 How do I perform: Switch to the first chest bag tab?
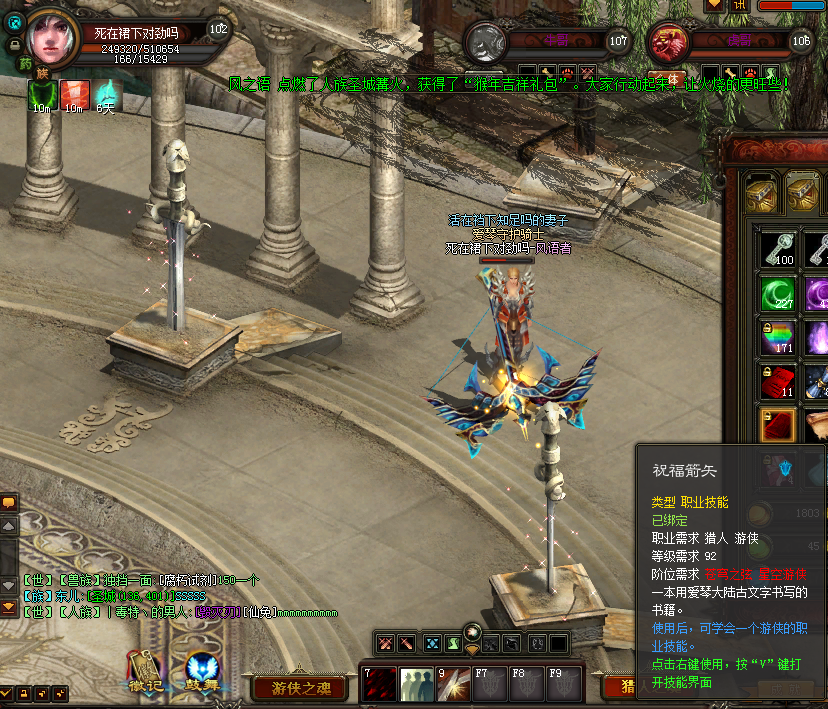[x=762, y=191]
